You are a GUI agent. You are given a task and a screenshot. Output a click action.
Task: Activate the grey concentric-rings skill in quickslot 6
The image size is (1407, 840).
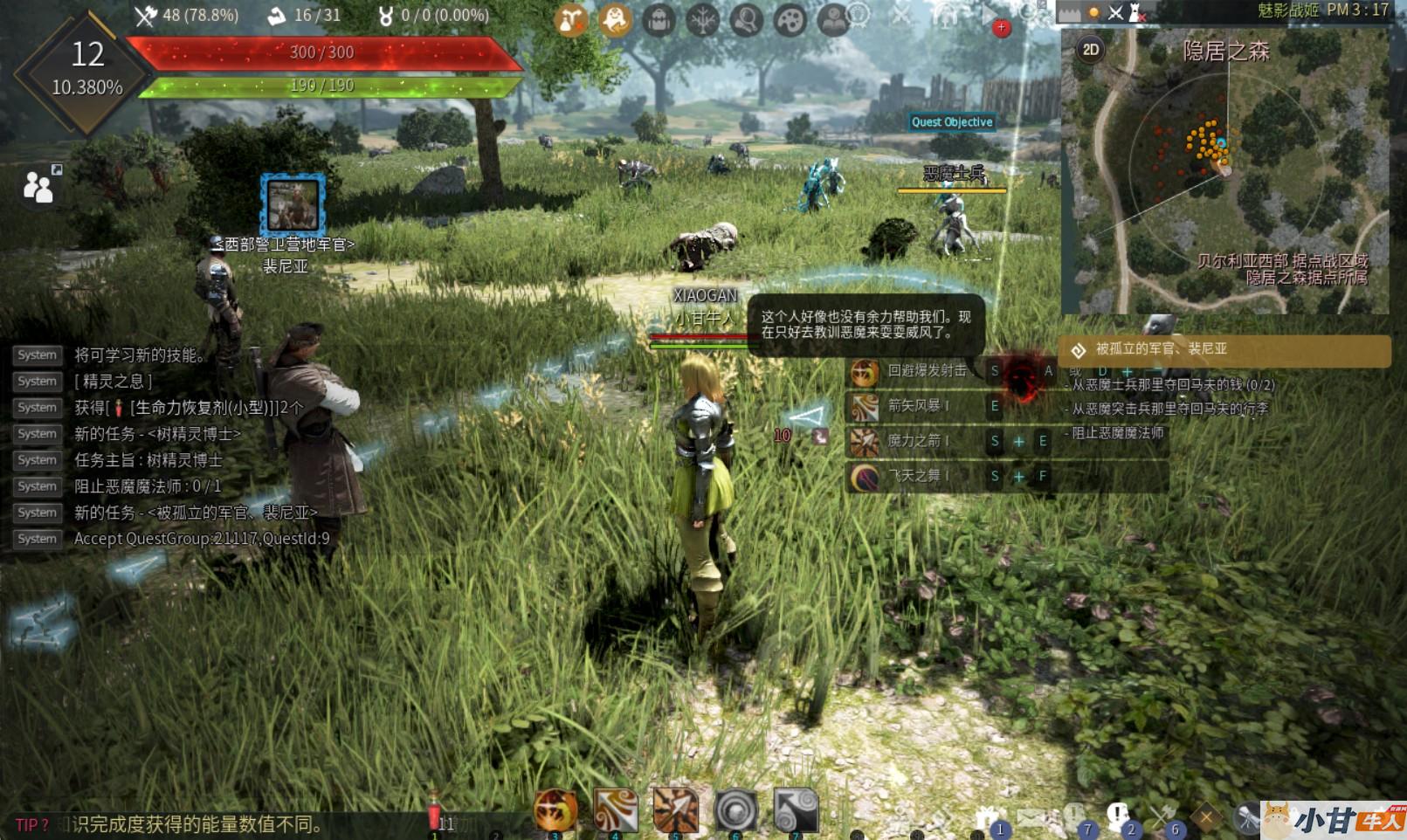click(x=735, y=810)
